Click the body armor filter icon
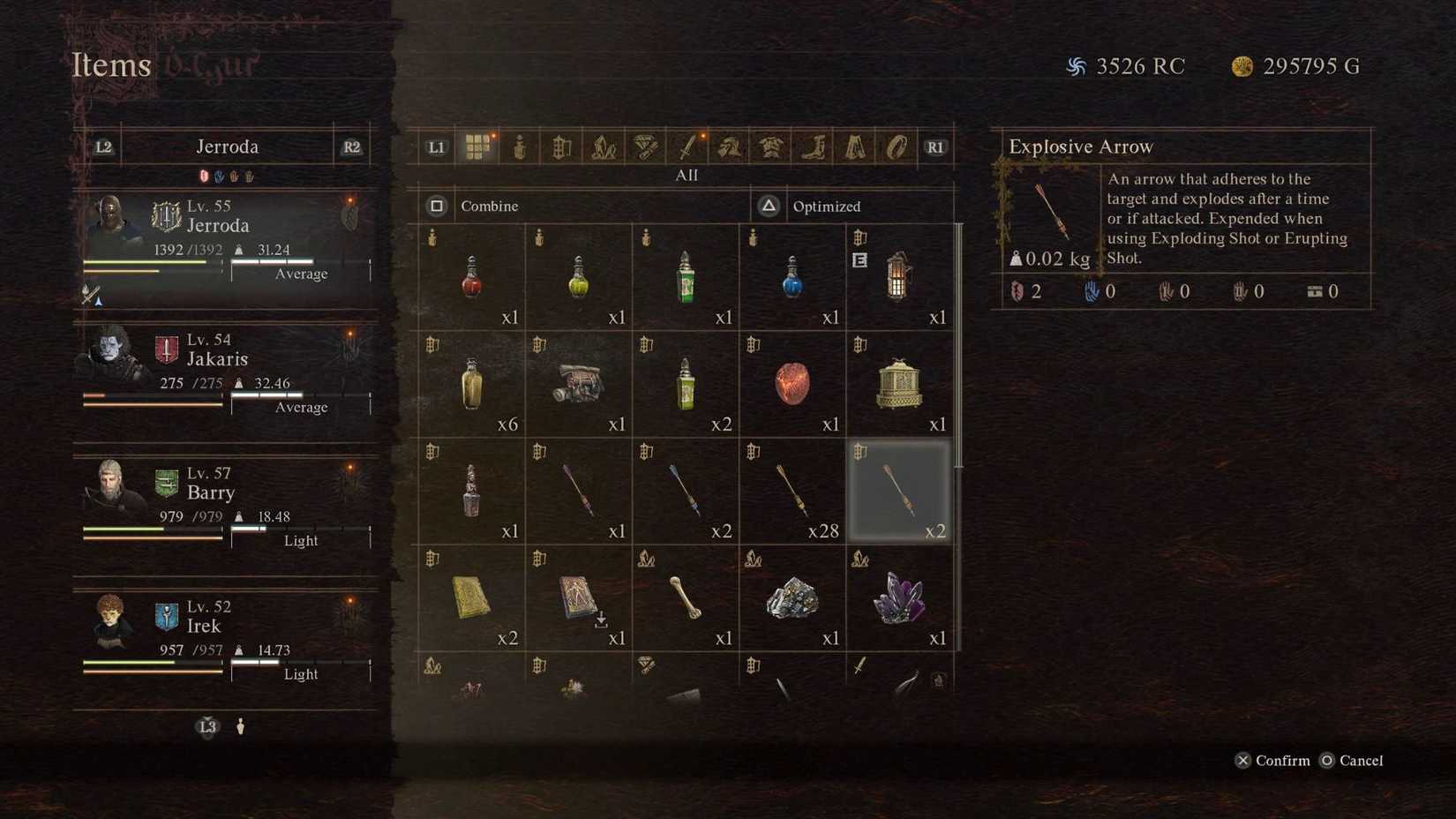 (x=769, y=147)
